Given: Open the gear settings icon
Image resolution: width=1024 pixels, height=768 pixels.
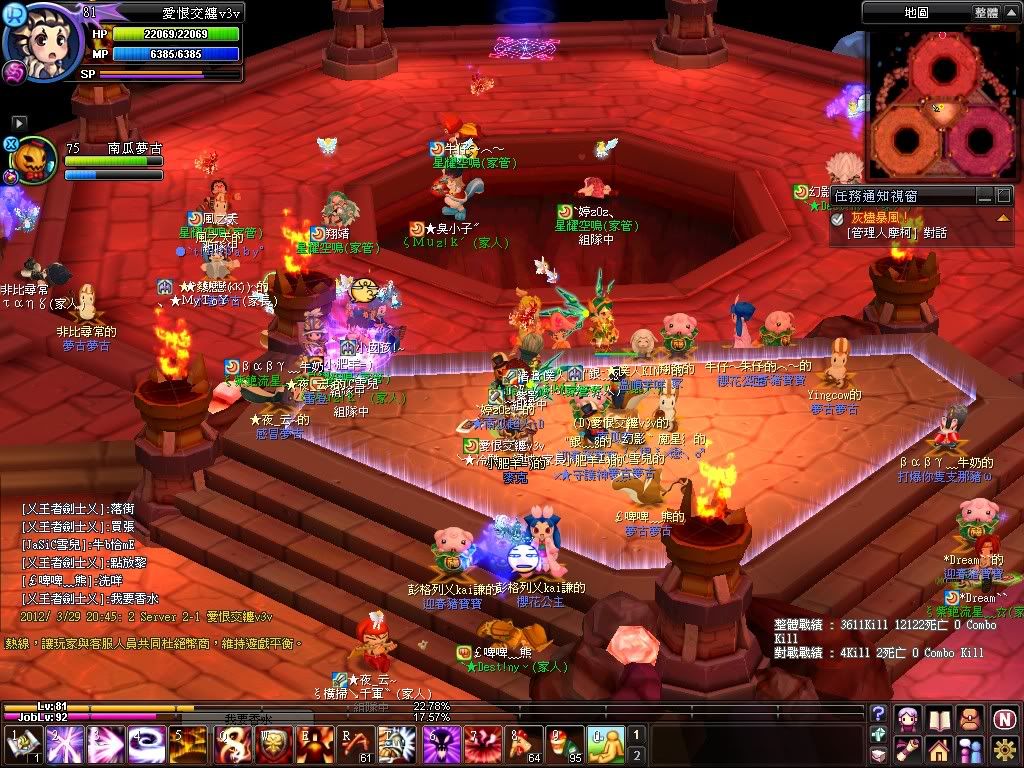Looking at the screenshot, I should [1004, 749].
